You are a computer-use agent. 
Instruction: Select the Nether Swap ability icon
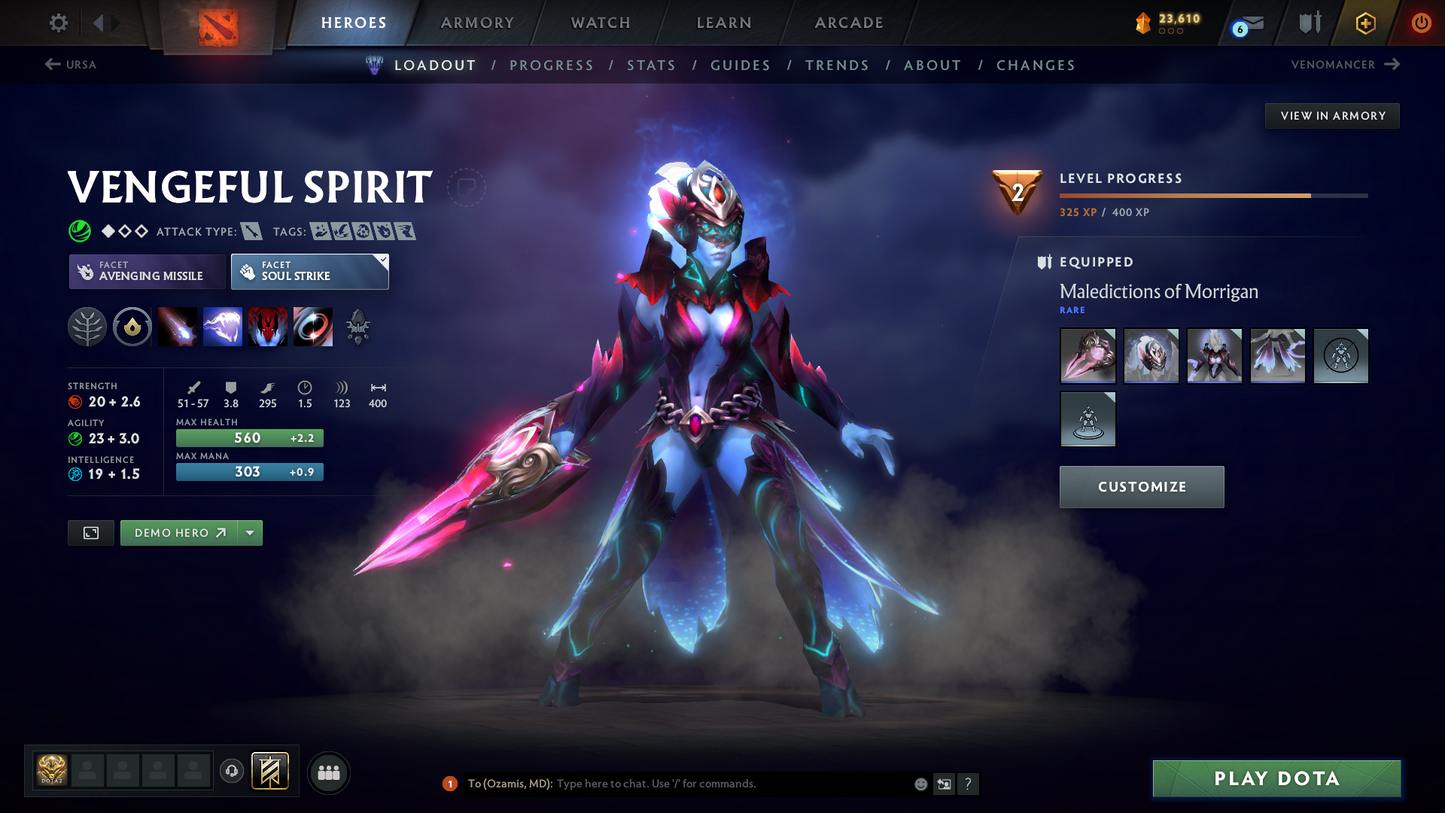coord(312,327)
